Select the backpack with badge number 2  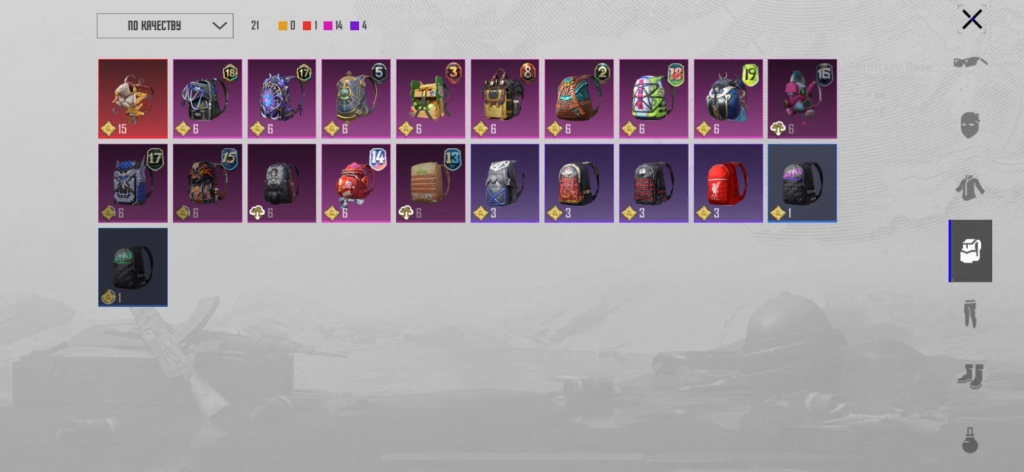[x=579, y=98]
